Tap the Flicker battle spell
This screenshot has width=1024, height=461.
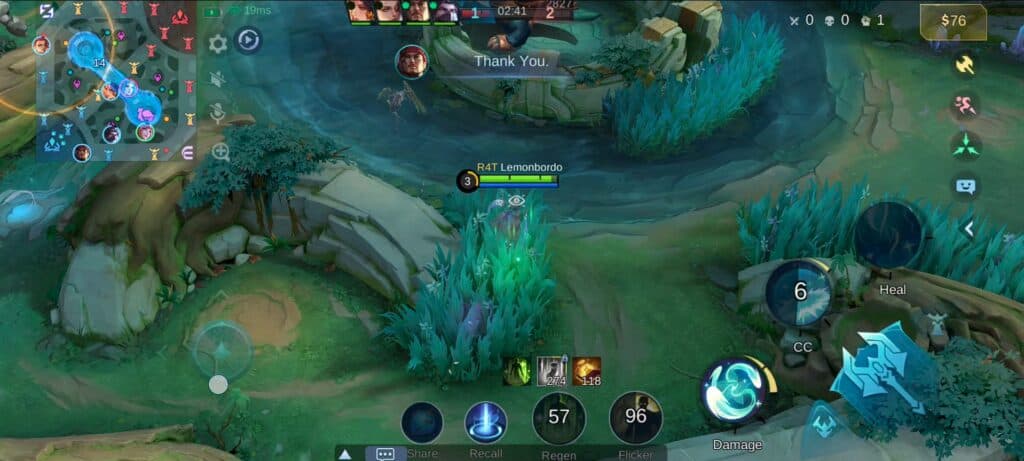[x=636, y=417]
